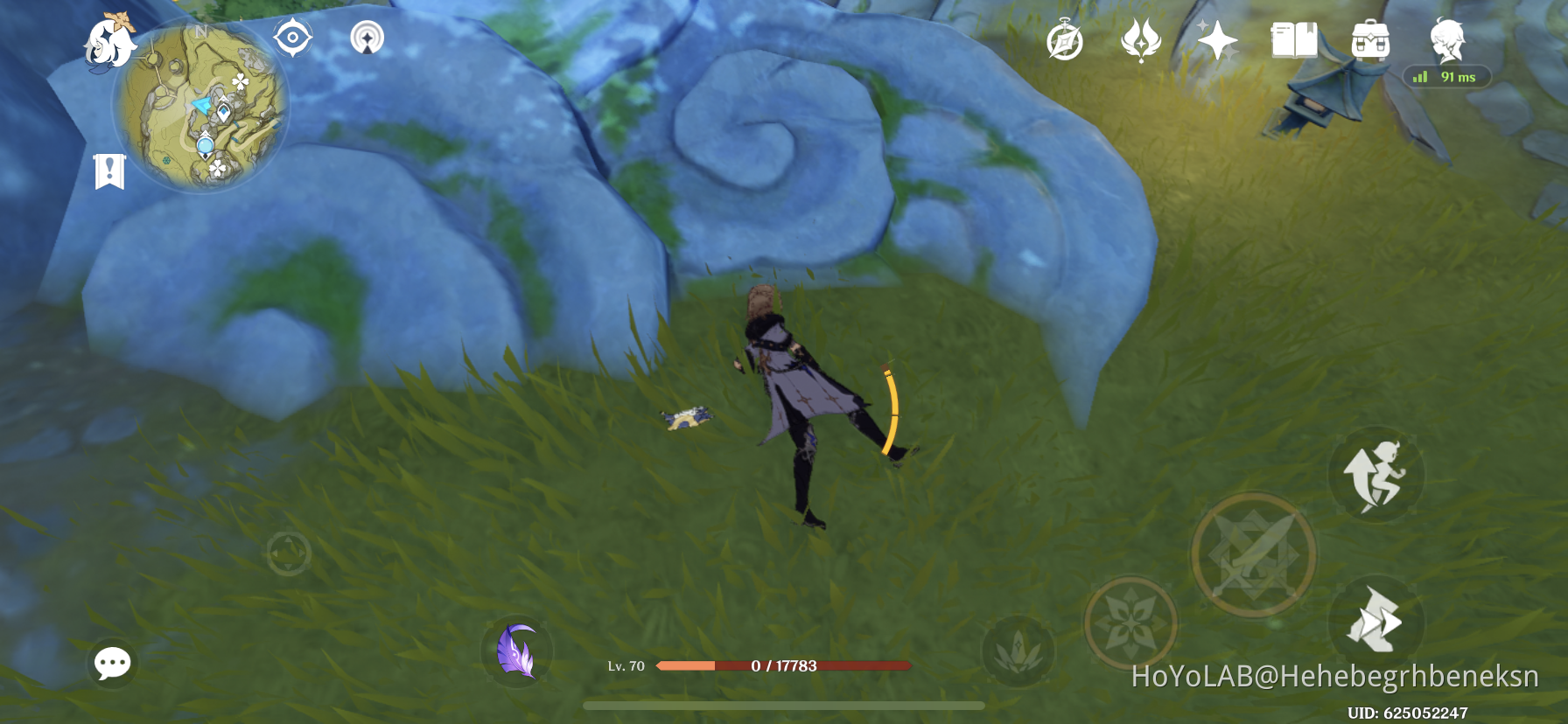Tap the network ping indicator showing 91 ms
Viewport: 1568px width, 724px height.
click(x=1444, y=77)
